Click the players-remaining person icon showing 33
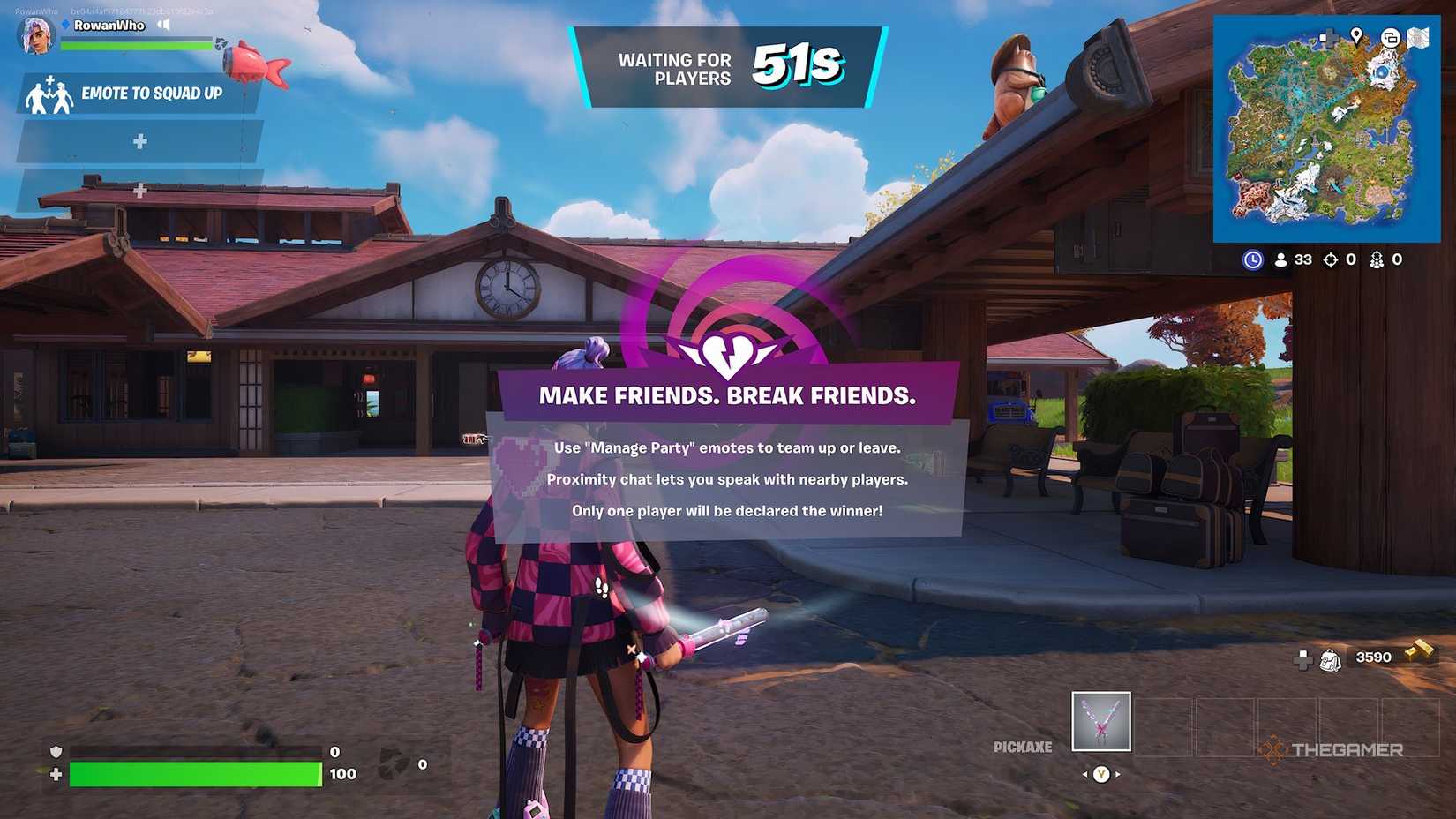 tap(1281, 259)
